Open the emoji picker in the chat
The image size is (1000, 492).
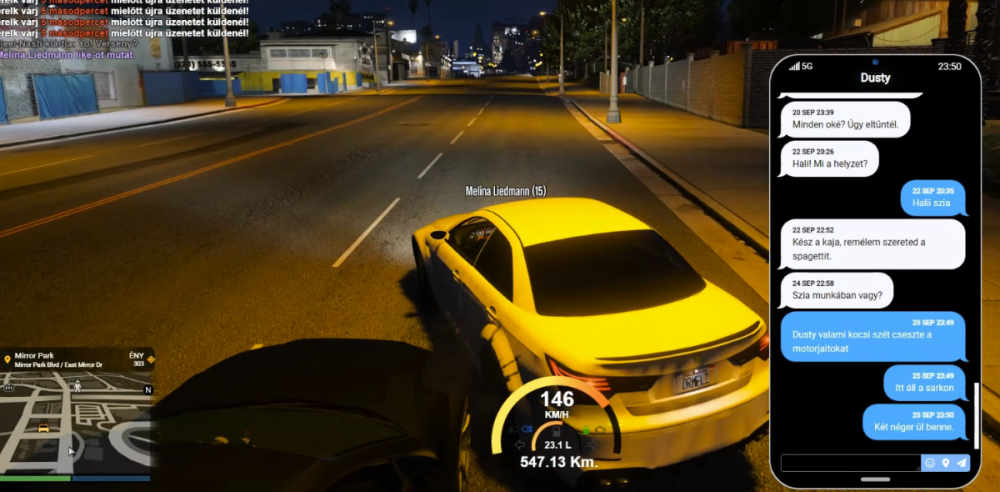click(930, 463)
